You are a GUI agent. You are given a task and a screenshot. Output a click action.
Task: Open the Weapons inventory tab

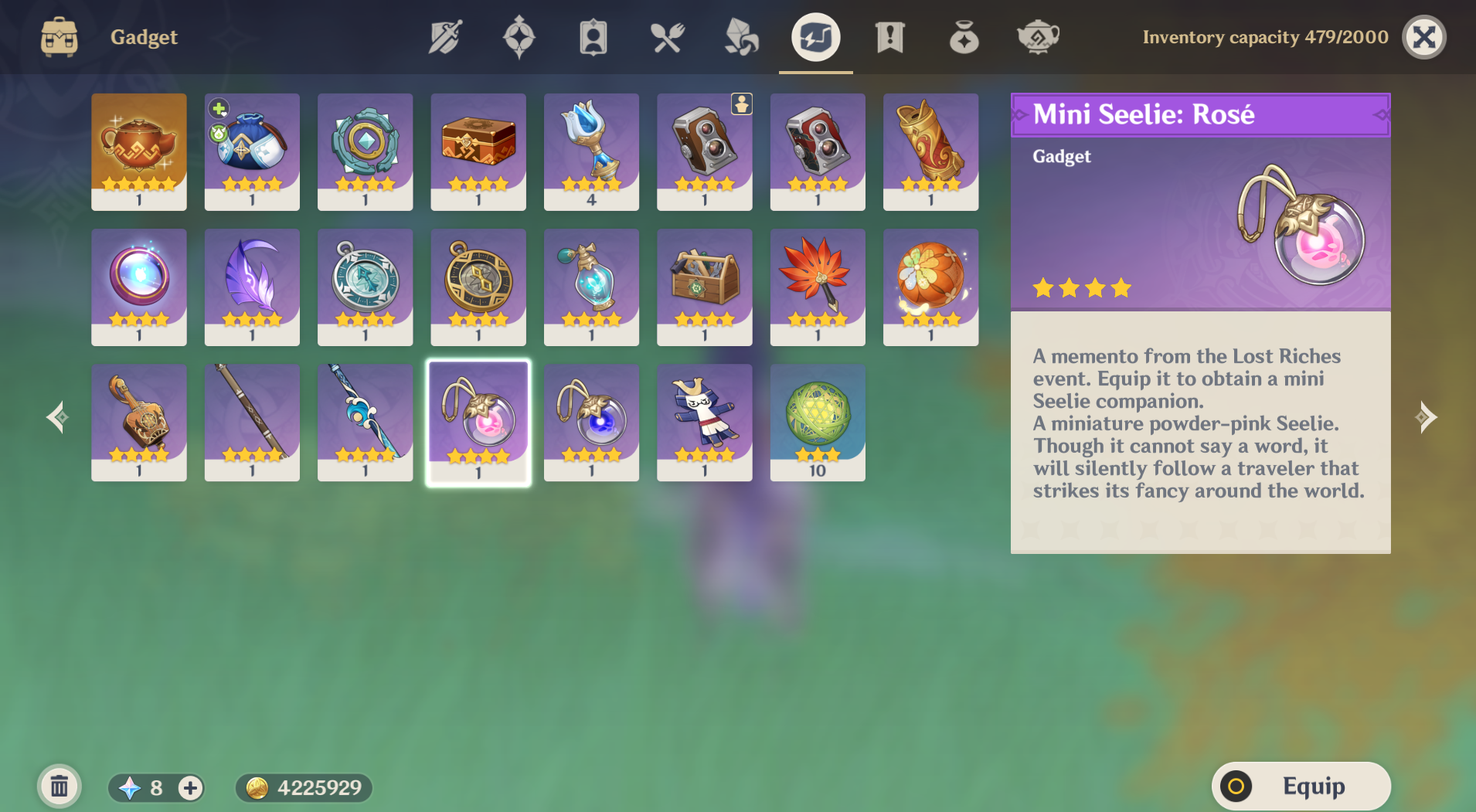445,37
